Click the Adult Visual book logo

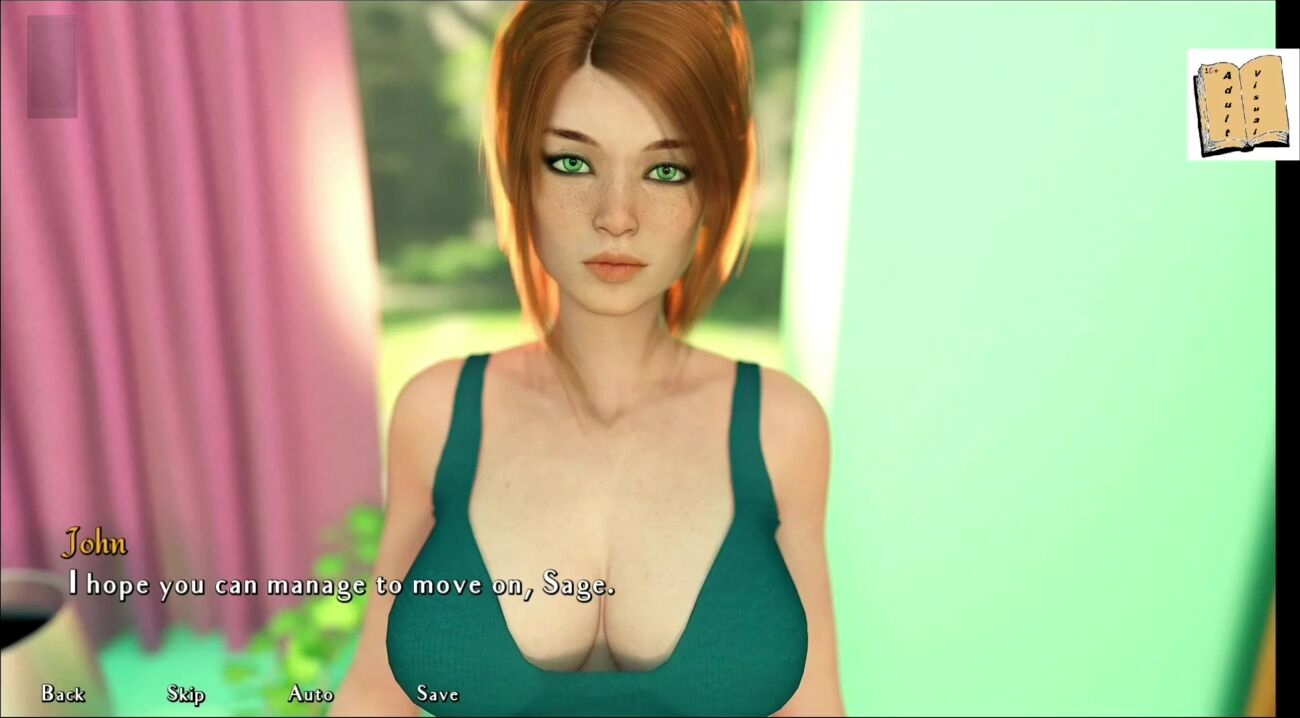point(1242,105)
